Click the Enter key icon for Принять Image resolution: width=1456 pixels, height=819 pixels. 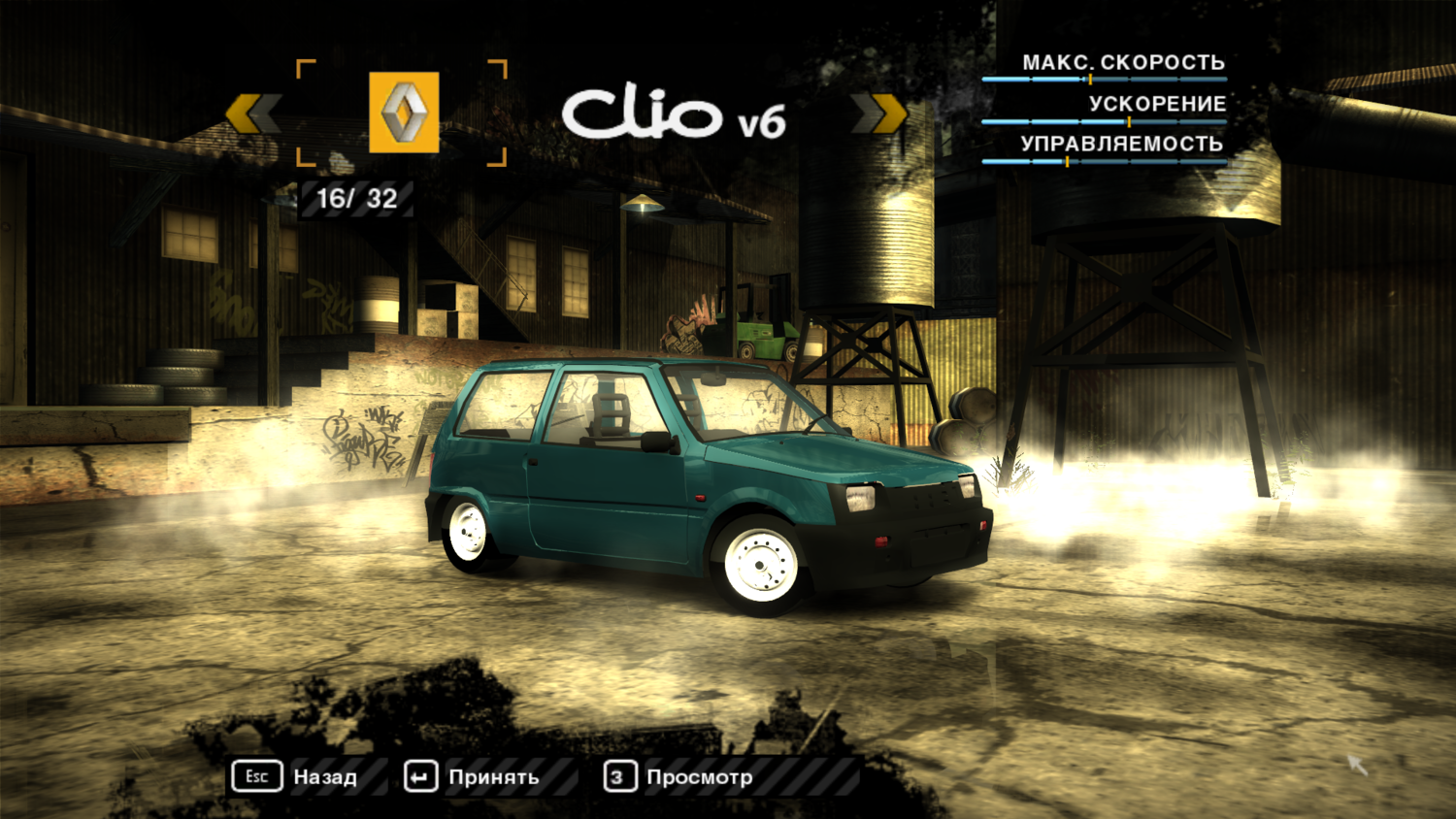tap(419, 776)
